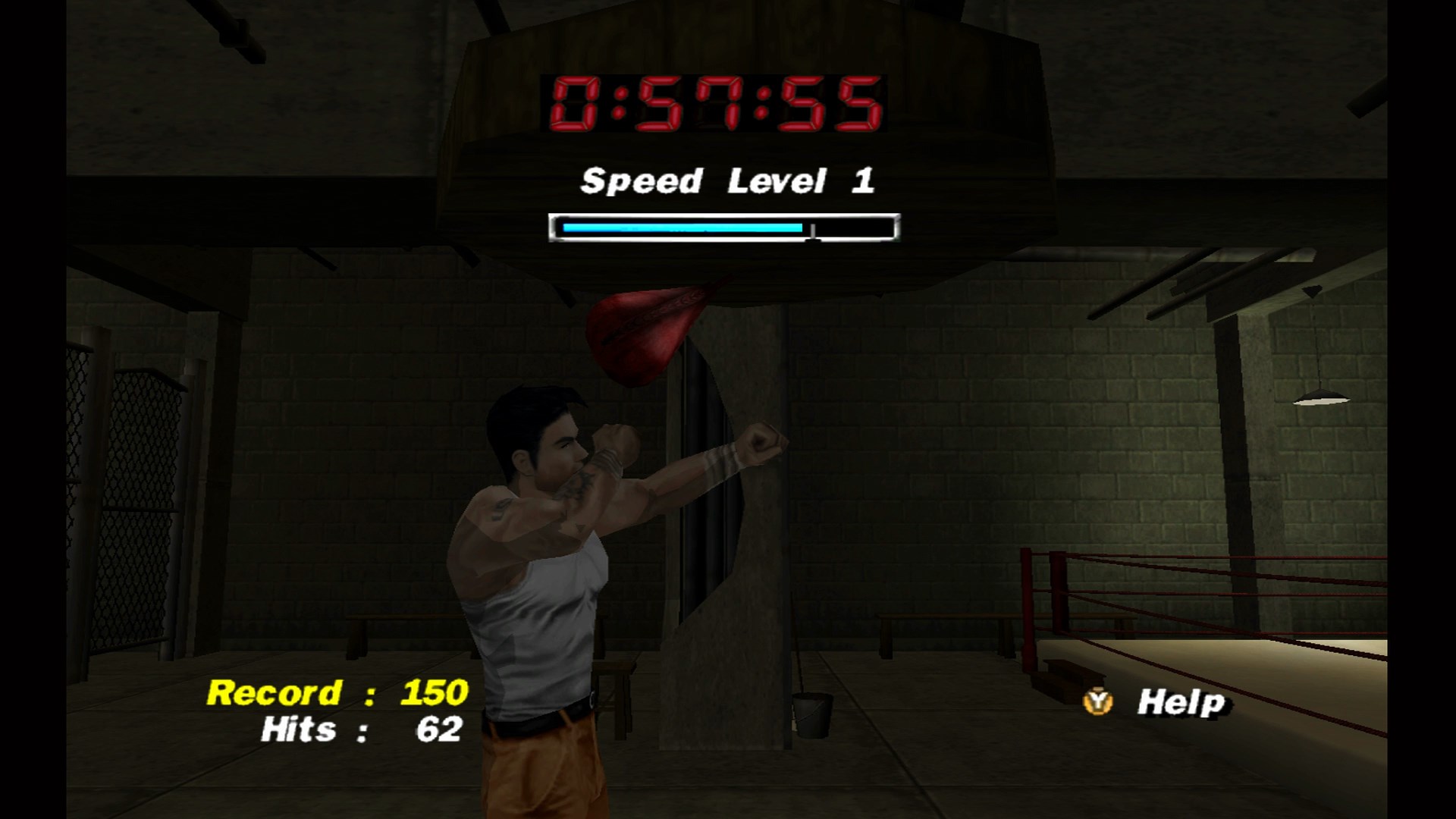Select the Speed Level 1 label

728,180
